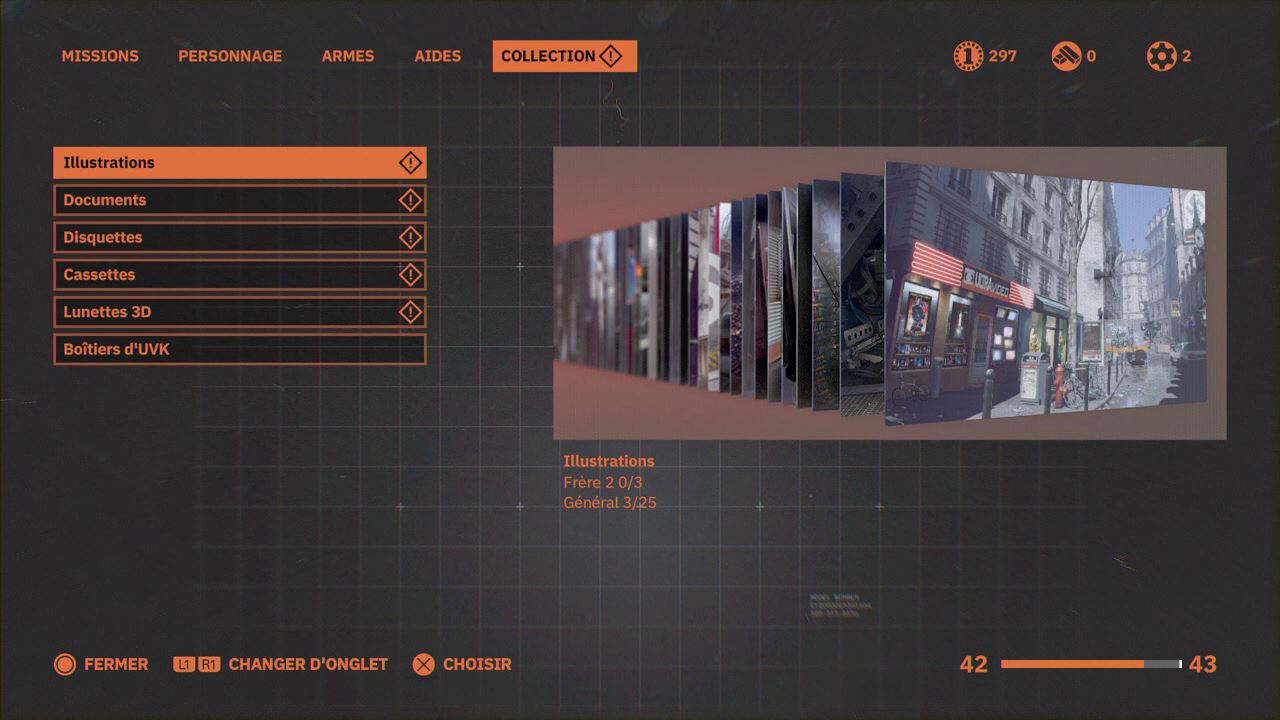The image size is (1280, 720).
Task: Choose the Illustrations category
Action: click(x=239, y=163)
